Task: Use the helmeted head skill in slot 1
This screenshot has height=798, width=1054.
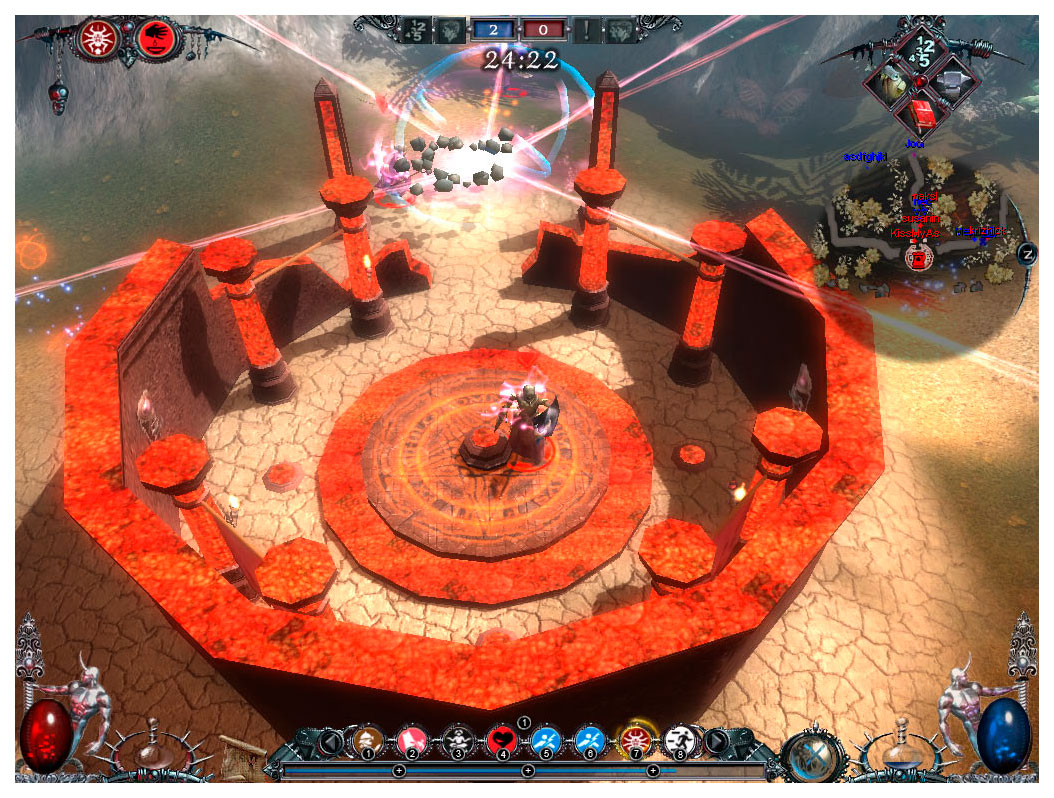Action: click(x=368, y=741)
